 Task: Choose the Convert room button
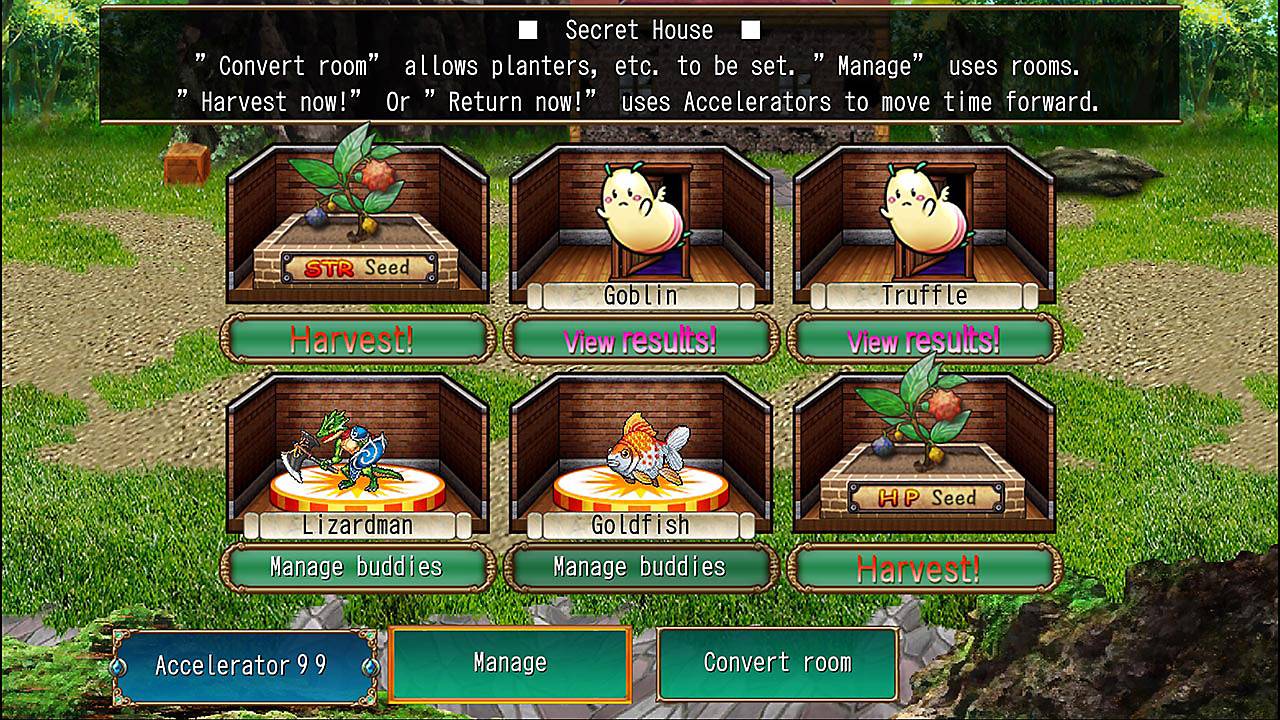(777, 663)
